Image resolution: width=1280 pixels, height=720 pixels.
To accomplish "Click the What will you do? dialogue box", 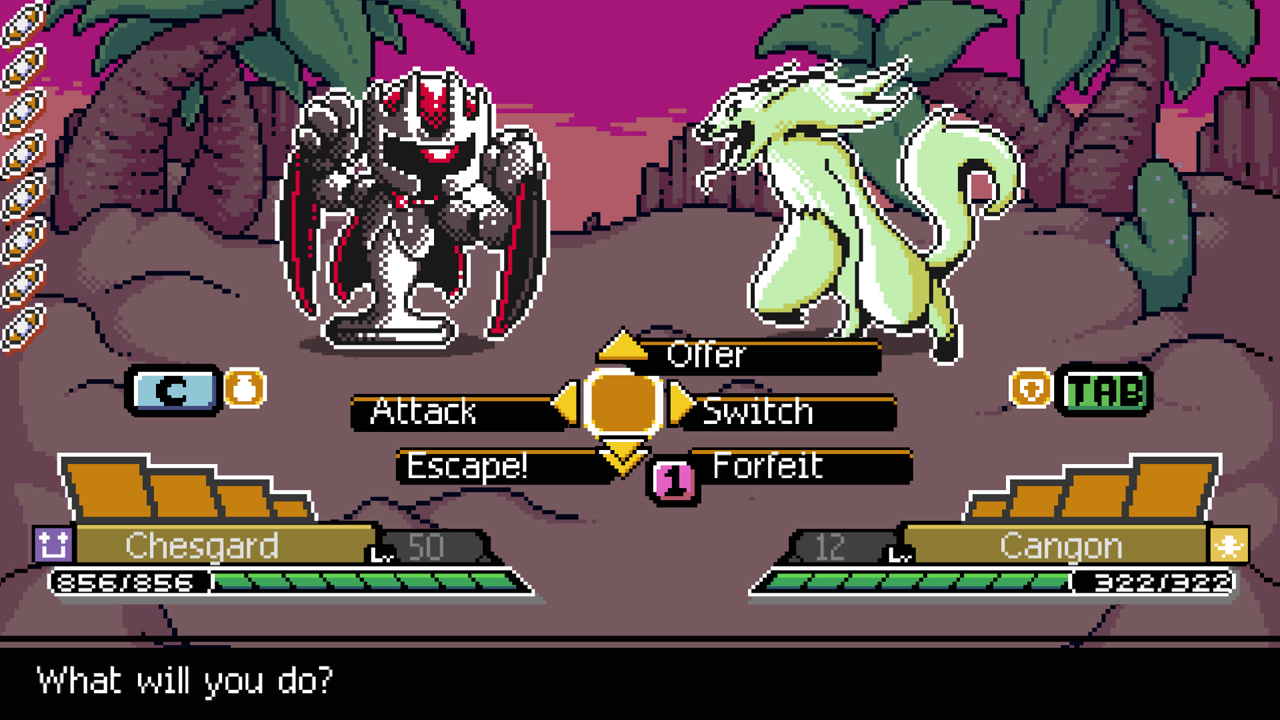I will click(640, 682).
